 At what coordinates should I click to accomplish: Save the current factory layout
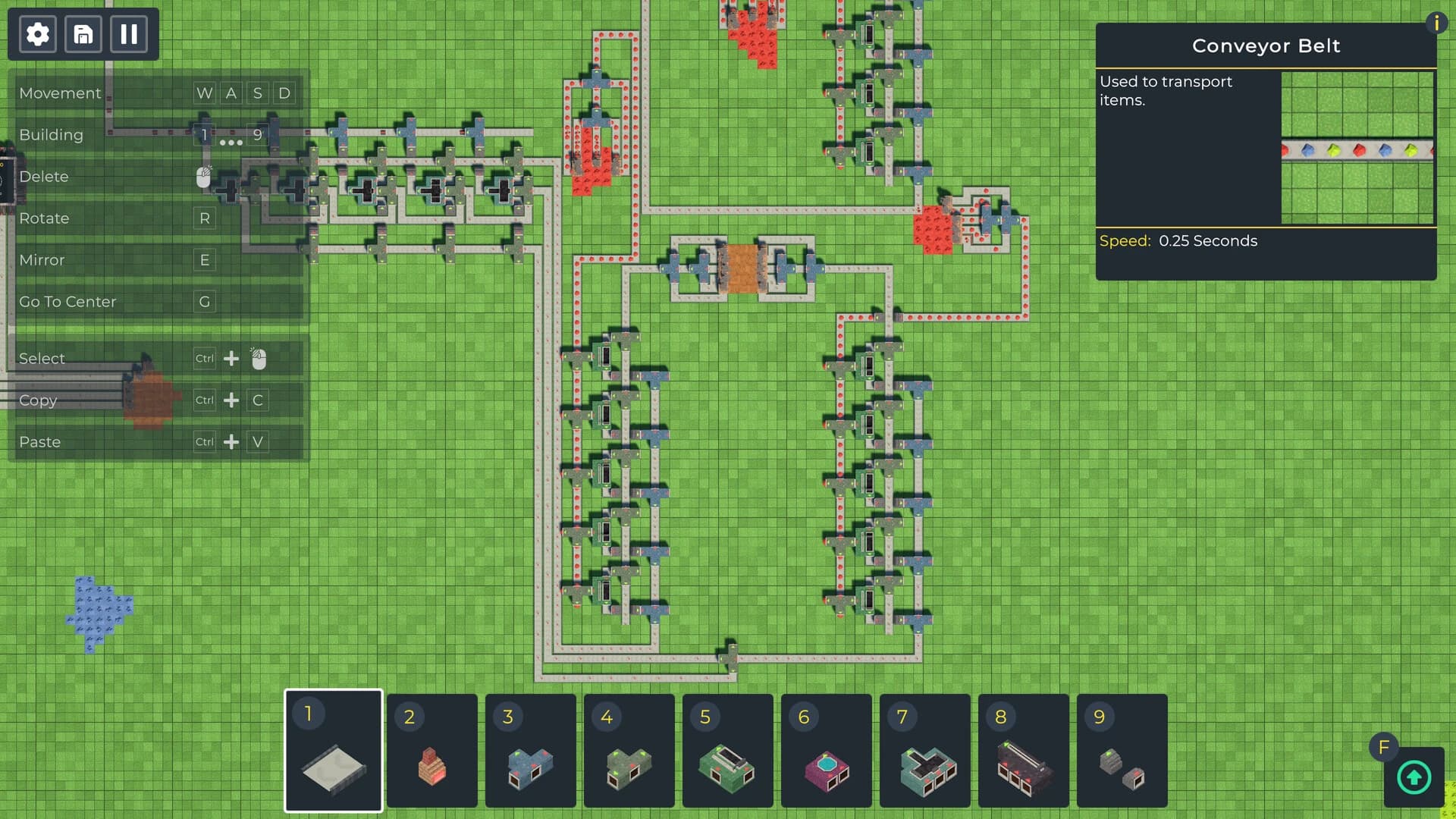pyautogui.click(x=83, y=33)
